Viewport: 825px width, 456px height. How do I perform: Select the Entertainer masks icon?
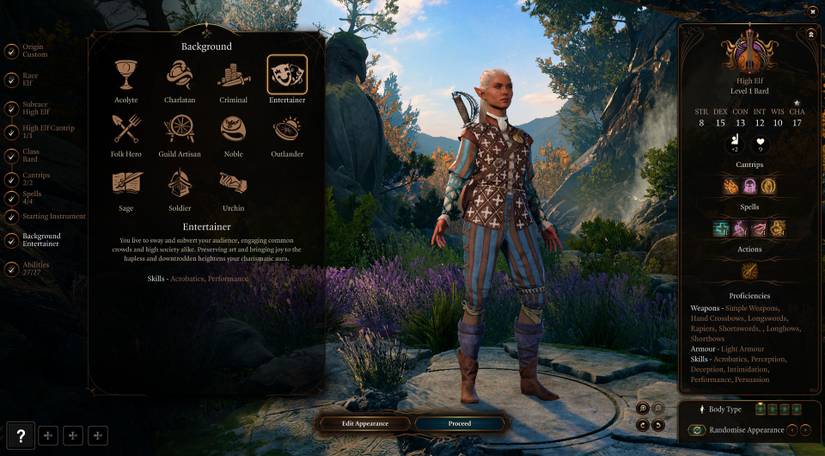point(287,75)
